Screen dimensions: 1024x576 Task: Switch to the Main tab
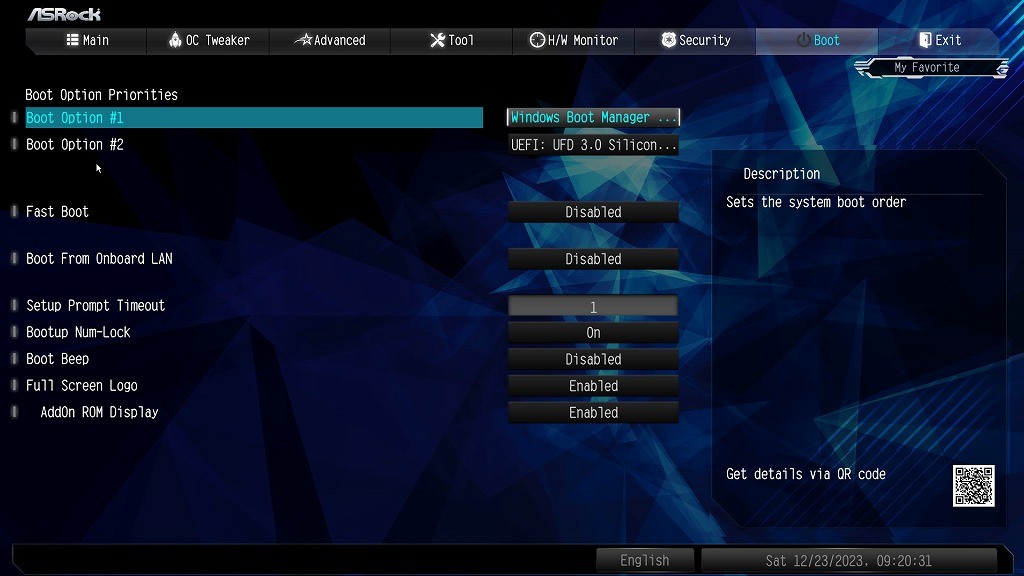point(87,40)
